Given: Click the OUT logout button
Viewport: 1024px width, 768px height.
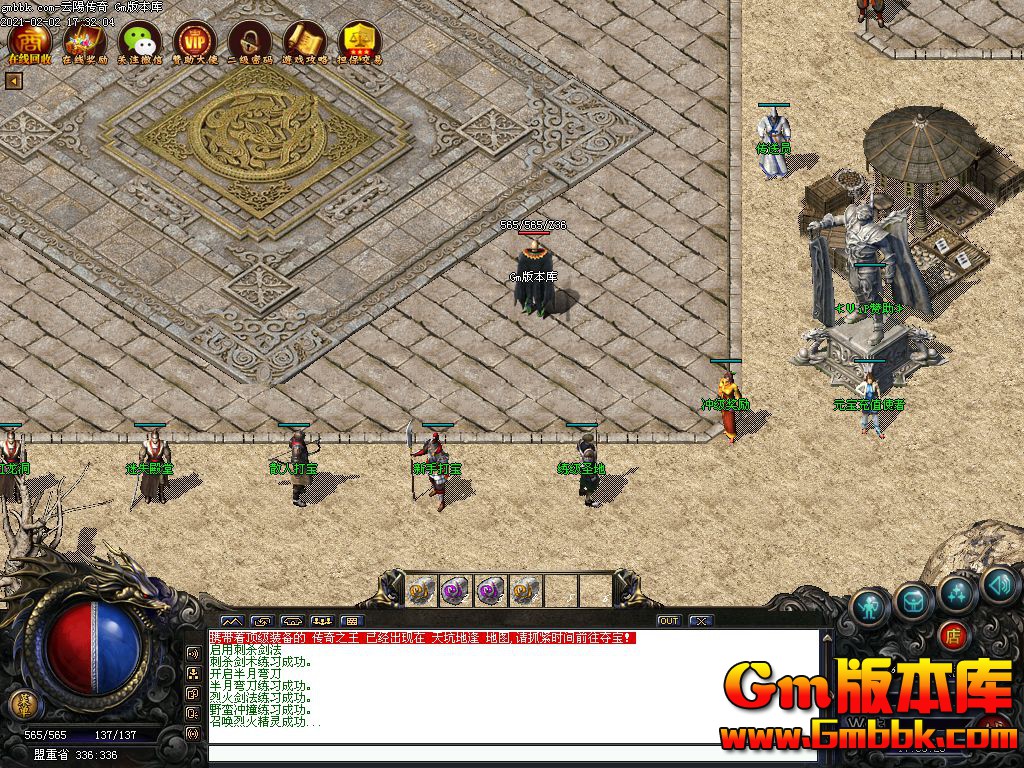Looking at the screenshot, I should 669,621.
